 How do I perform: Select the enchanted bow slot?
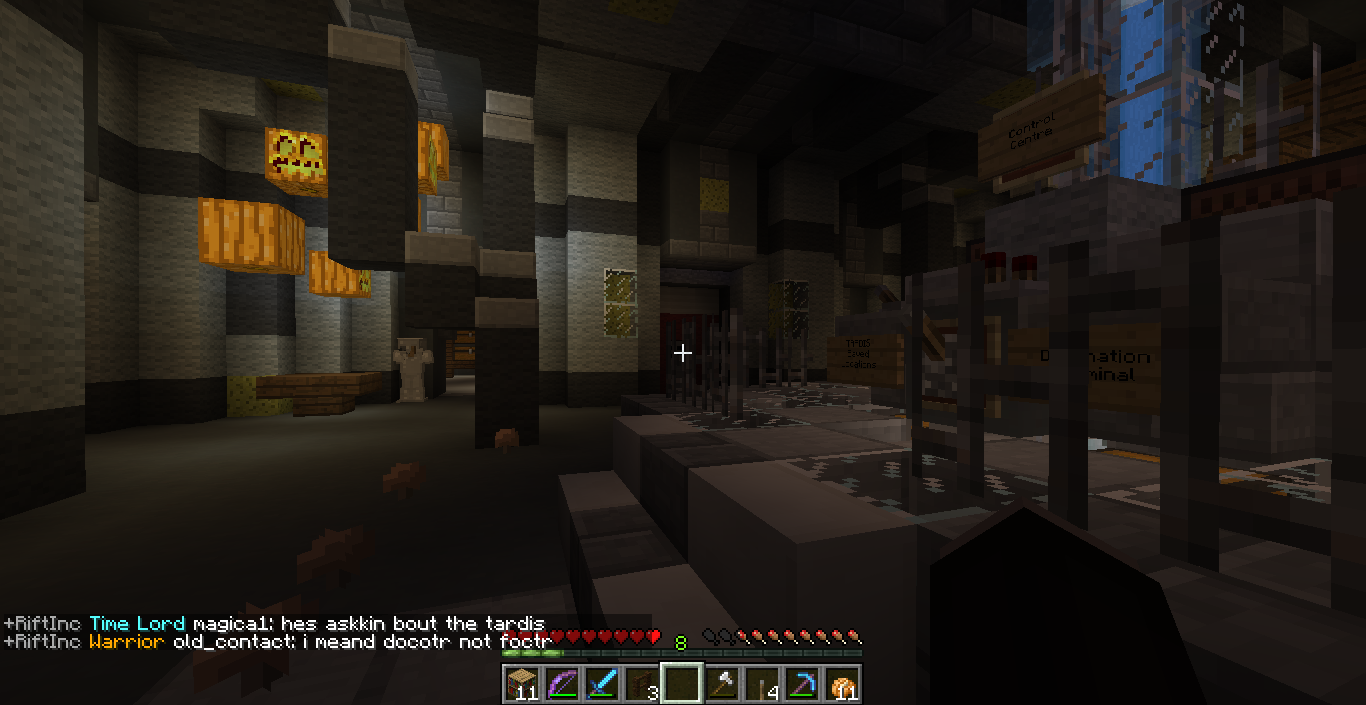coord(561,684)
